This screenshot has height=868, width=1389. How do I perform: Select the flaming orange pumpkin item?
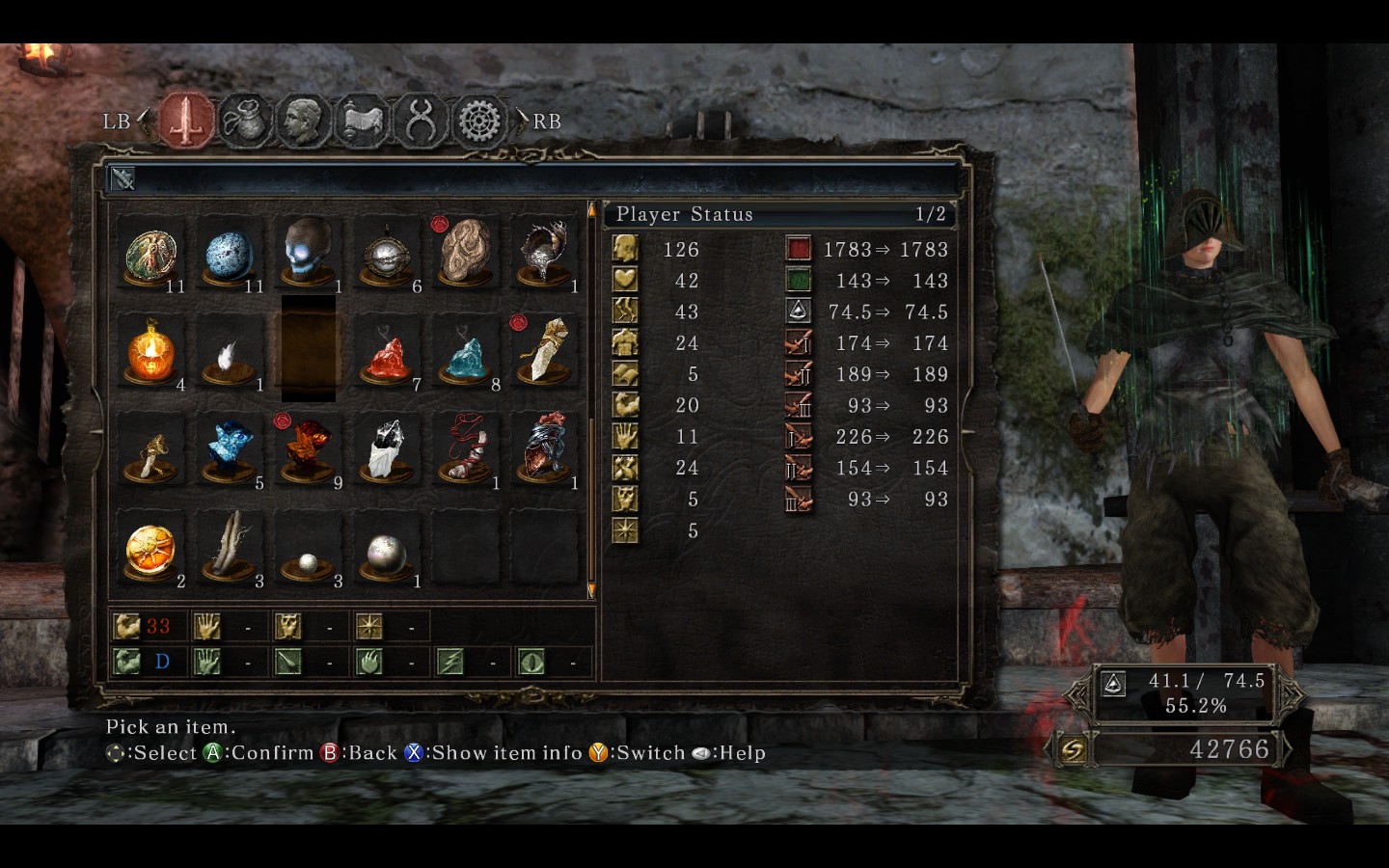[x=151, y=351]
